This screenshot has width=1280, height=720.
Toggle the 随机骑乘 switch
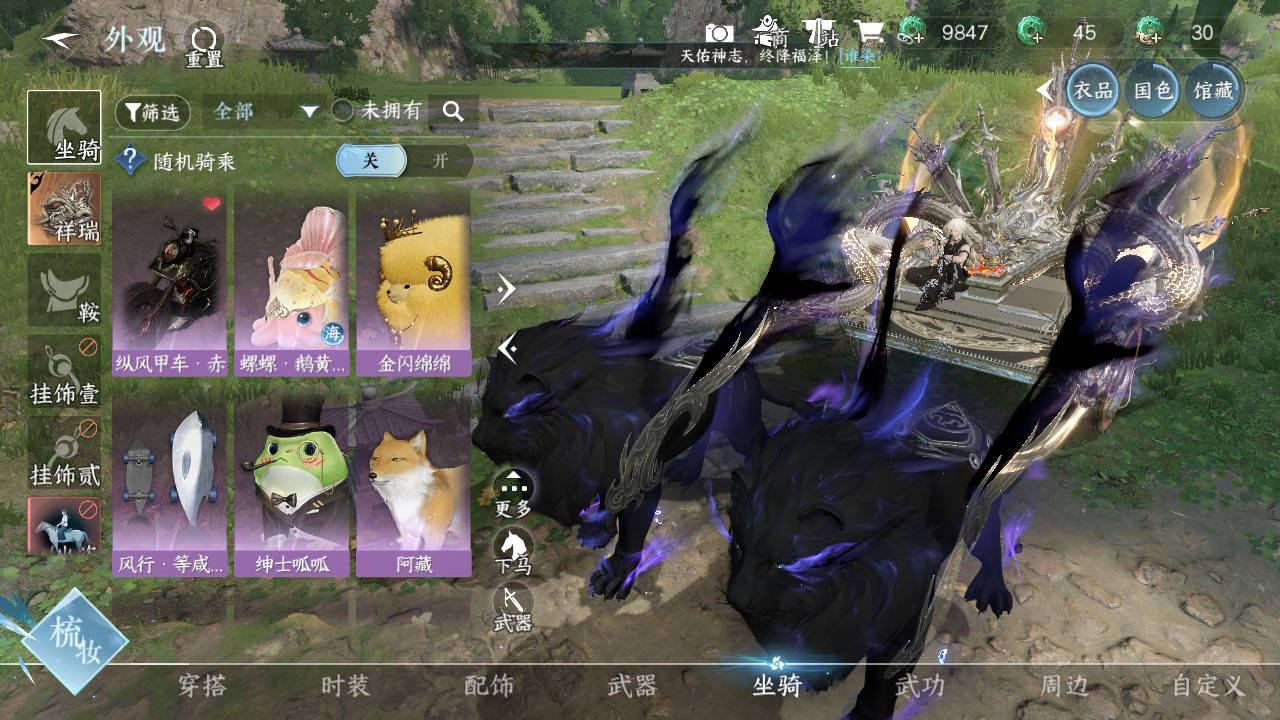pyautogui.click(x=404, y=160)
